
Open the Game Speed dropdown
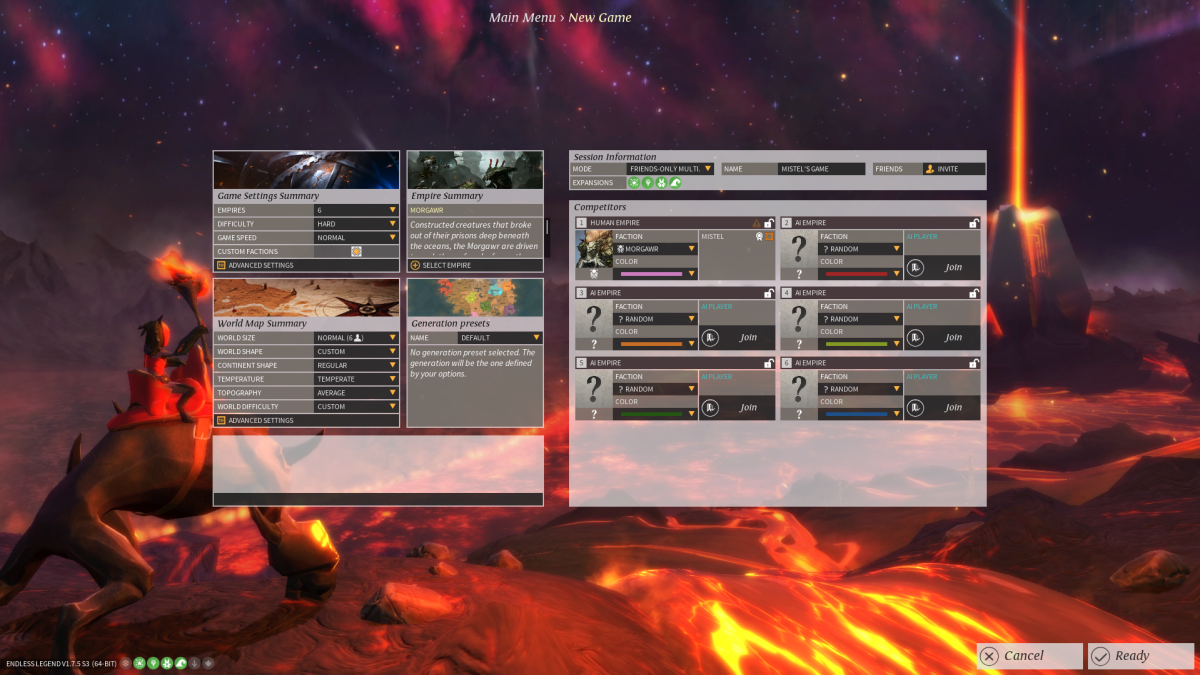[x=357, y=238]
